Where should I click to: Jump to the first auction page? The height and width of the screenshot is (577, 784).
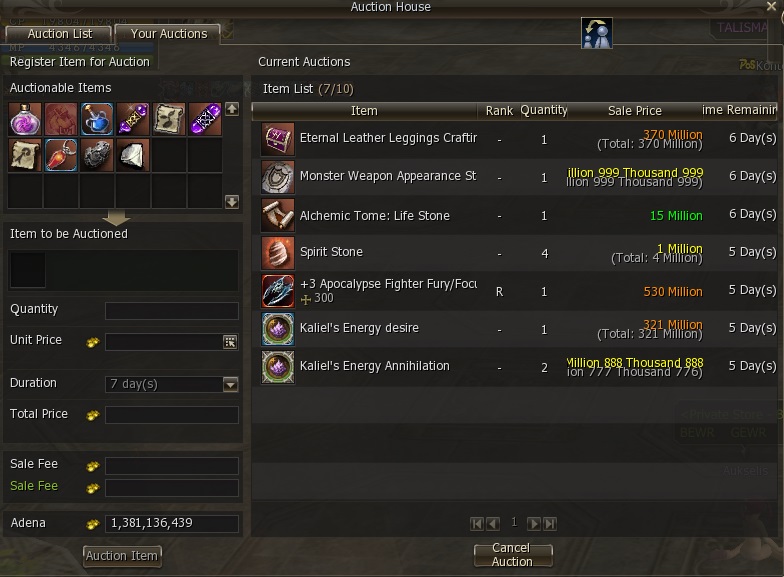pos(477,523)
